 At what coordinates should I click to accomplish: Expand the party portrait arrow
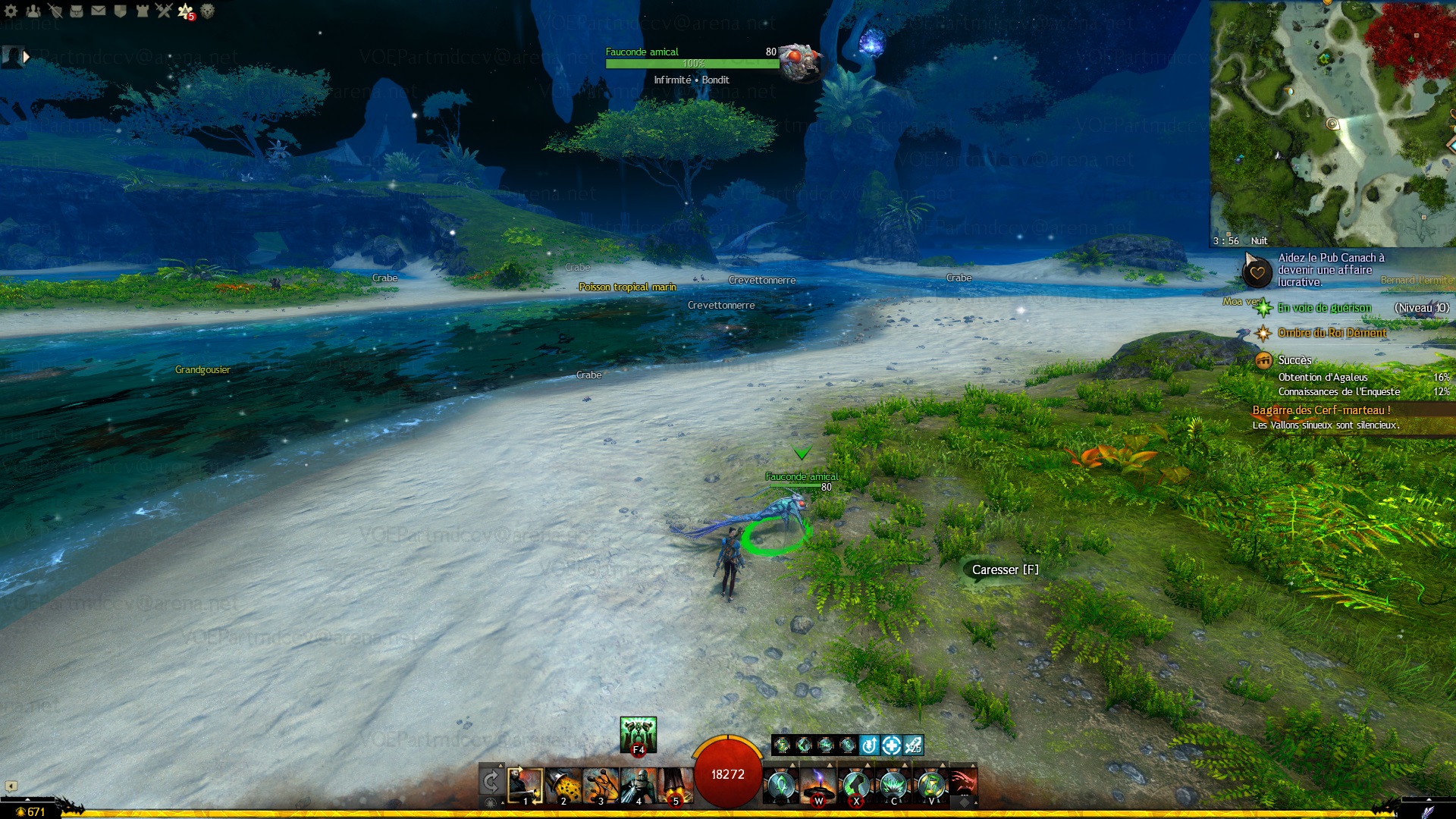27,57
